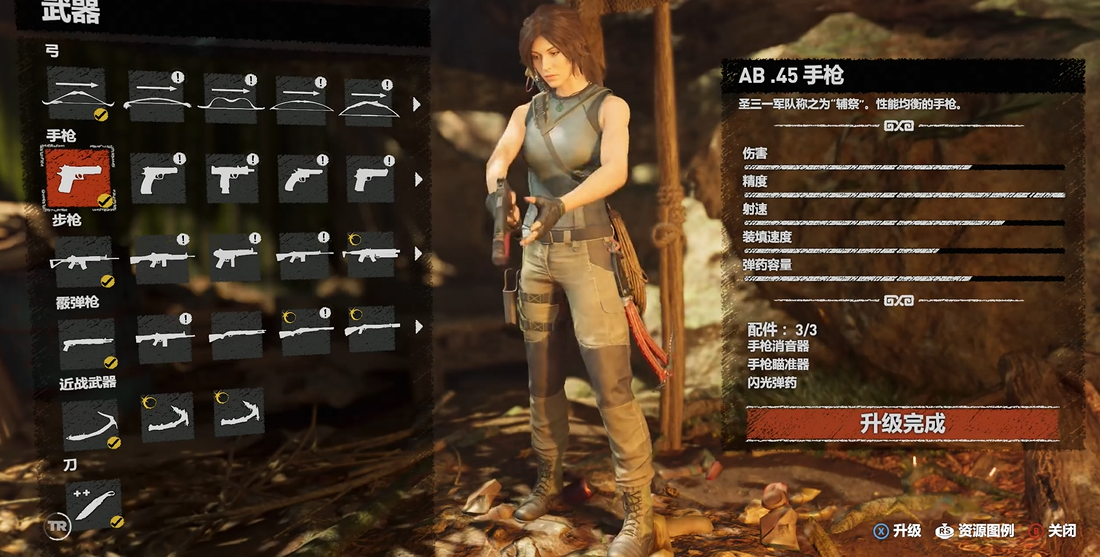
Task: Select the equipped climbing axe melee weapon
Action: click(89, 422)
